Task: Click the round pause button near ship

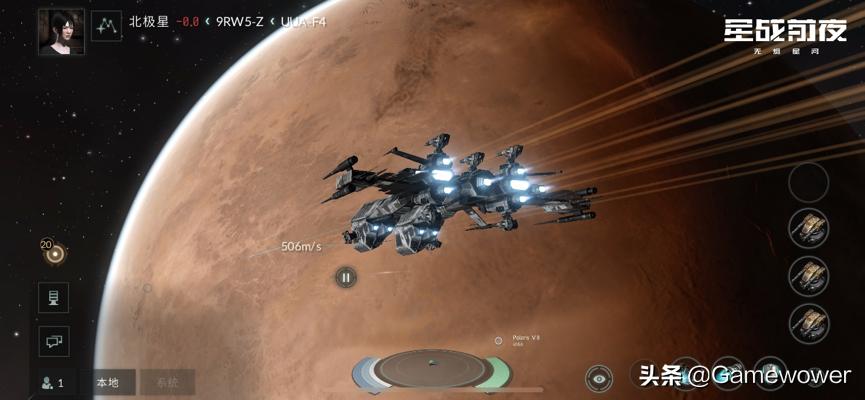Action: (345, 277)
